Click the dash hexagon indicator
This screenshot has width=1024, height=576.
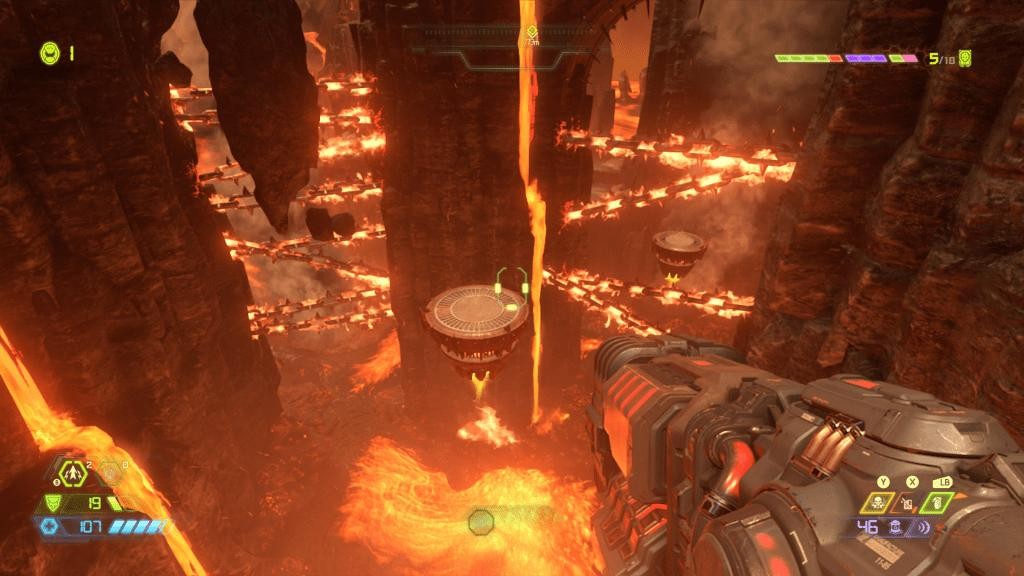click(482, 522)
